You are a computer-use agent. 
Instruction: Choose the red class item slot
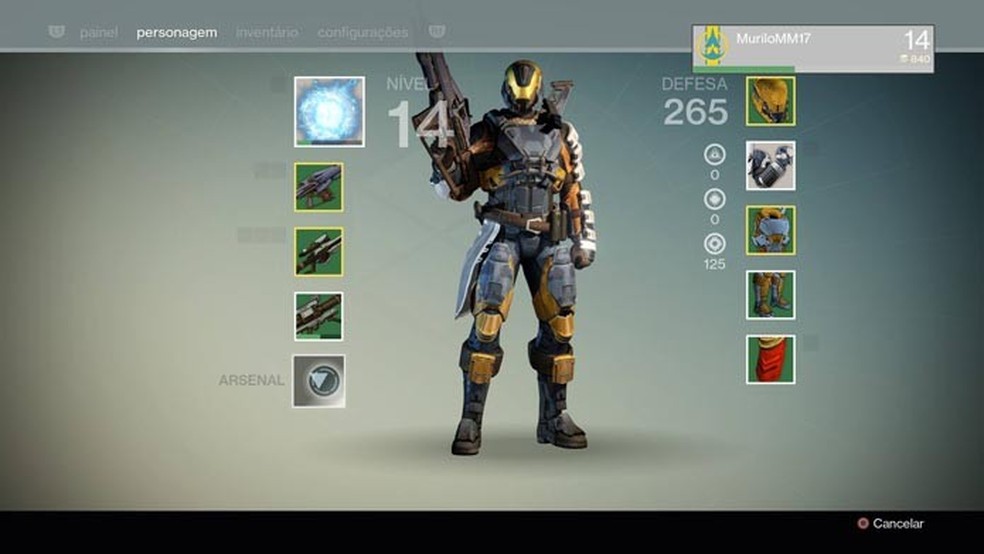pyautogui.click(x=771, y=359)
